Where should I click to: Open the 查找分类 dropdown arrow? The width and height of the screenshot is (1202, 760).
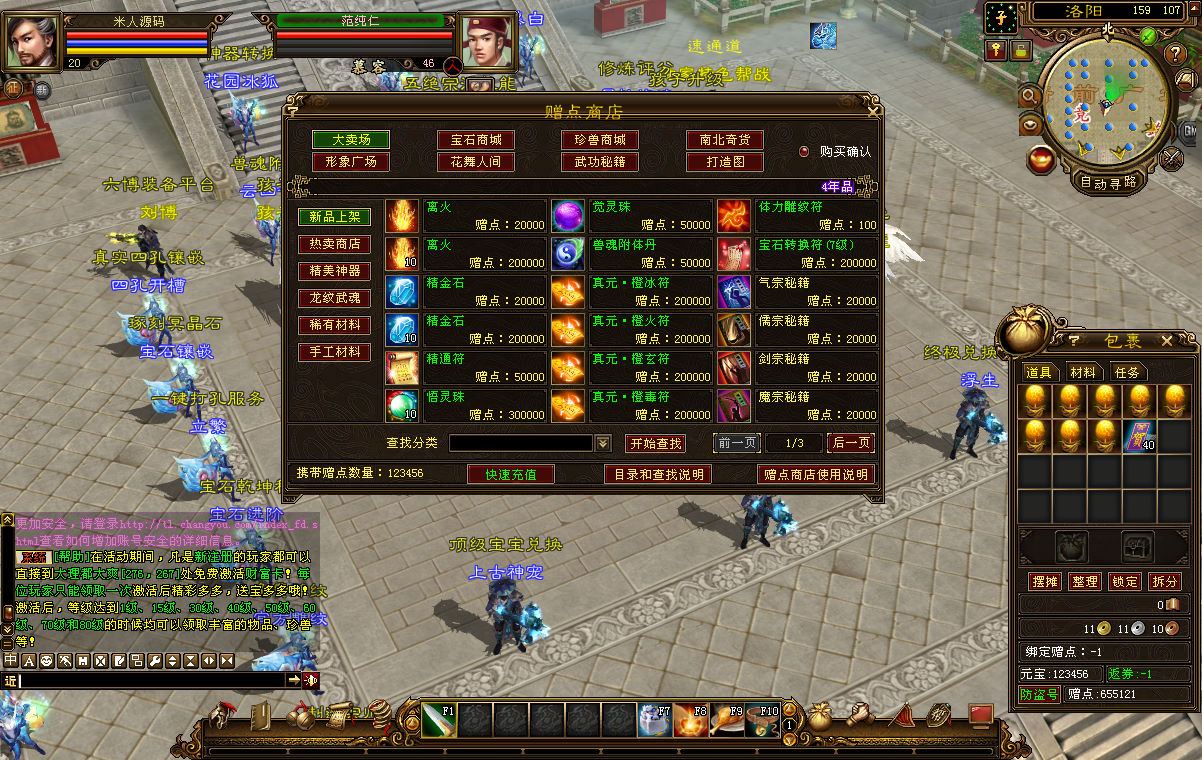603,443
